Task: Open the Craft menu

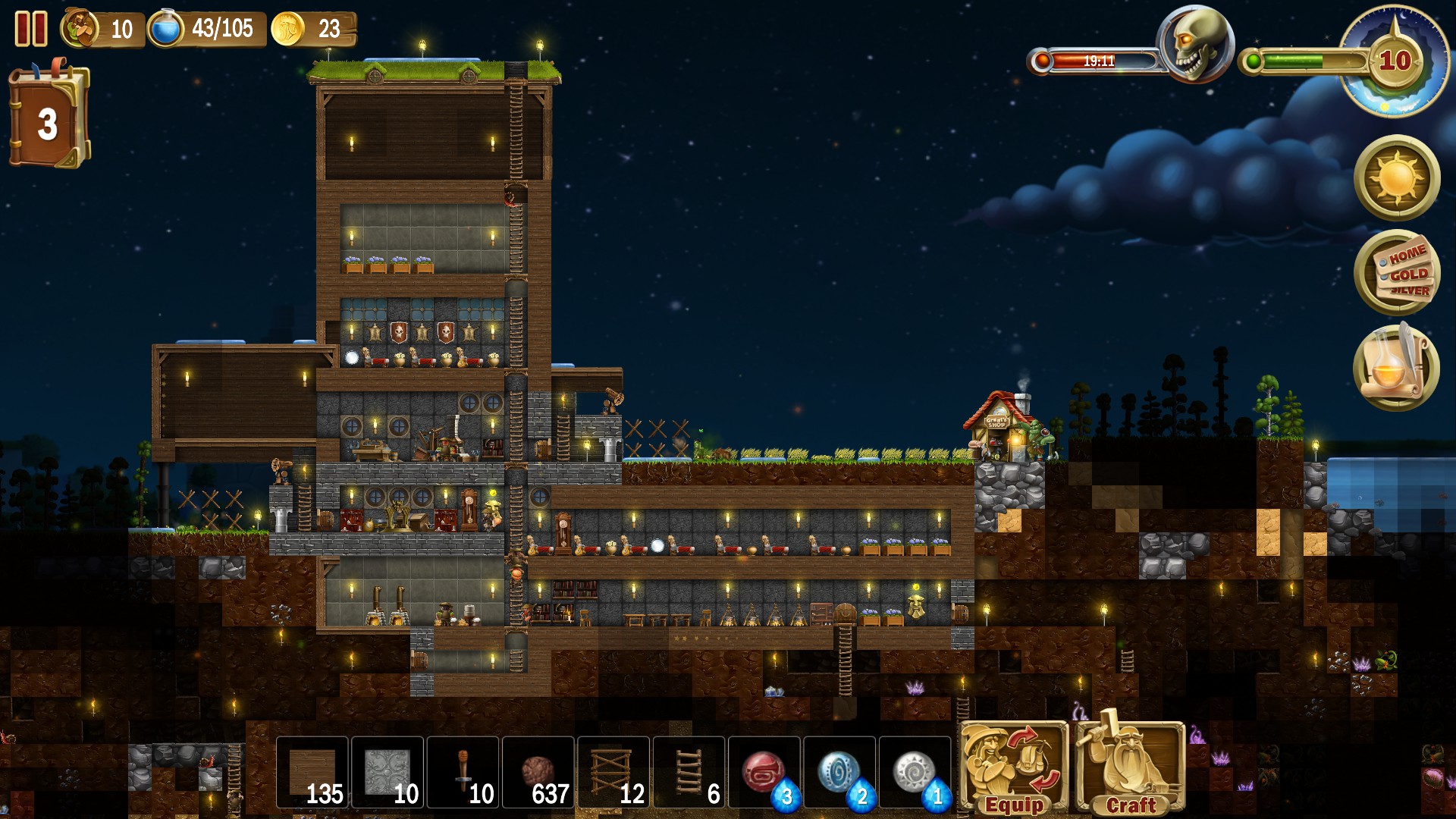Action: (x=1130, y=768)
